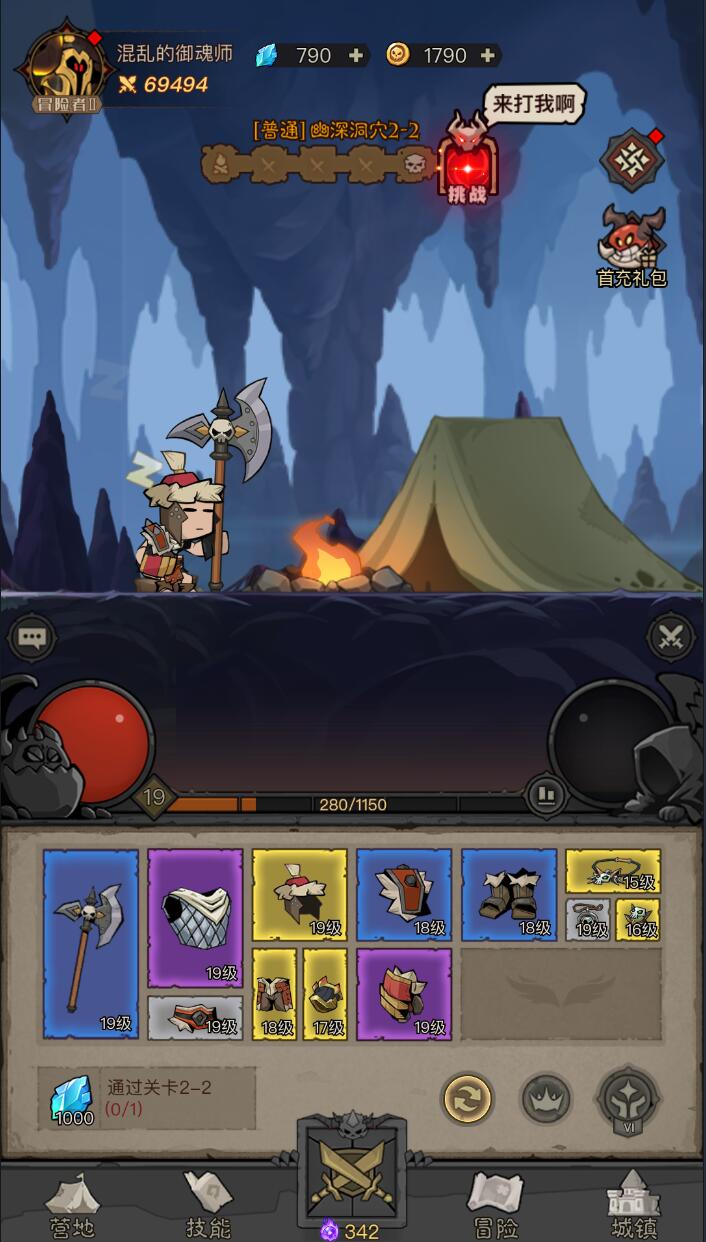The height and width of the screenshot is (1242, 706).
Task: Pause using the round pause button
Action: tap(546, 796)
